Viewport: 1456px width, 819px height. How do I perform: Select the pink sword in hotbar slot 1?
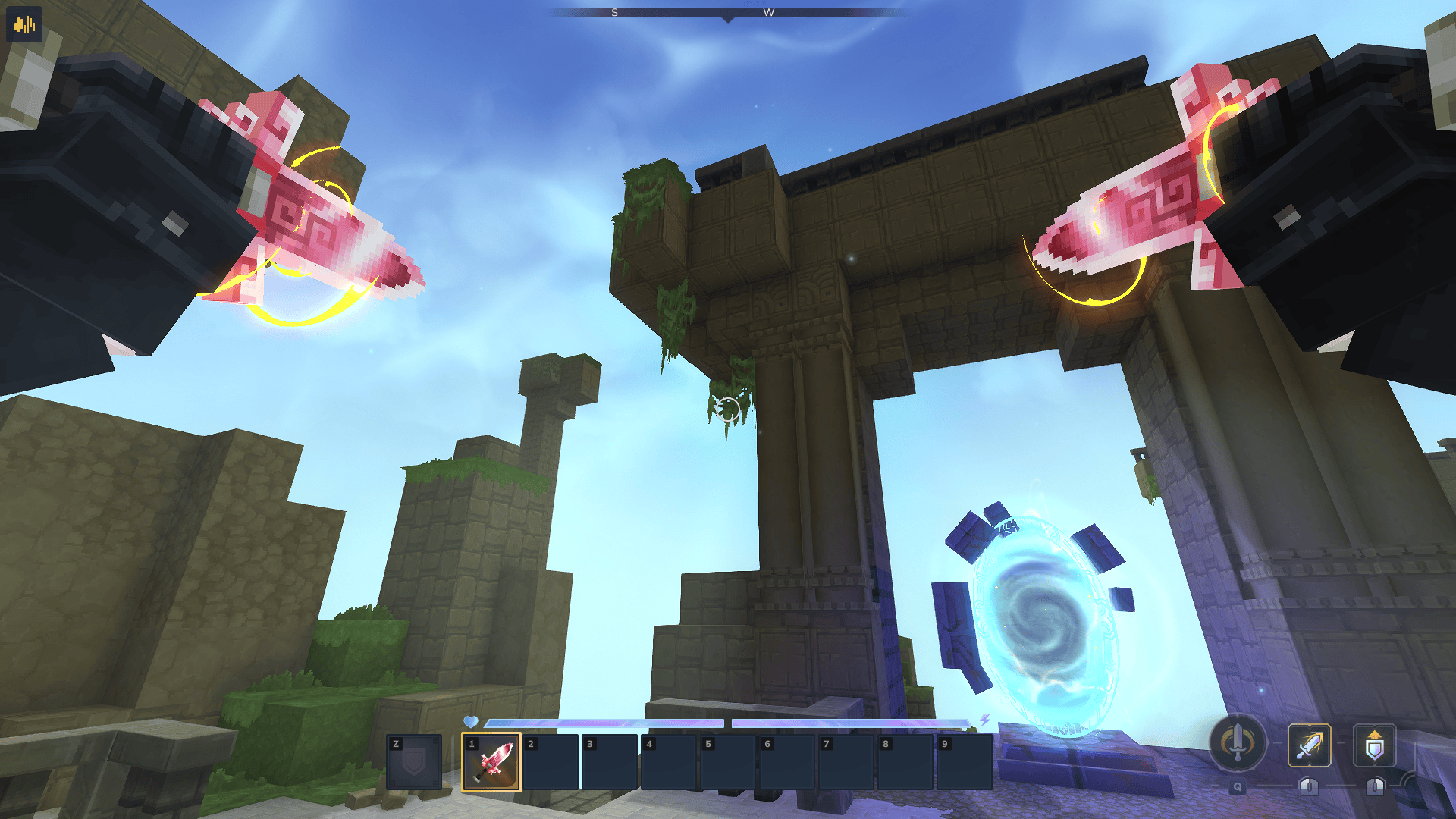[491, 762]
